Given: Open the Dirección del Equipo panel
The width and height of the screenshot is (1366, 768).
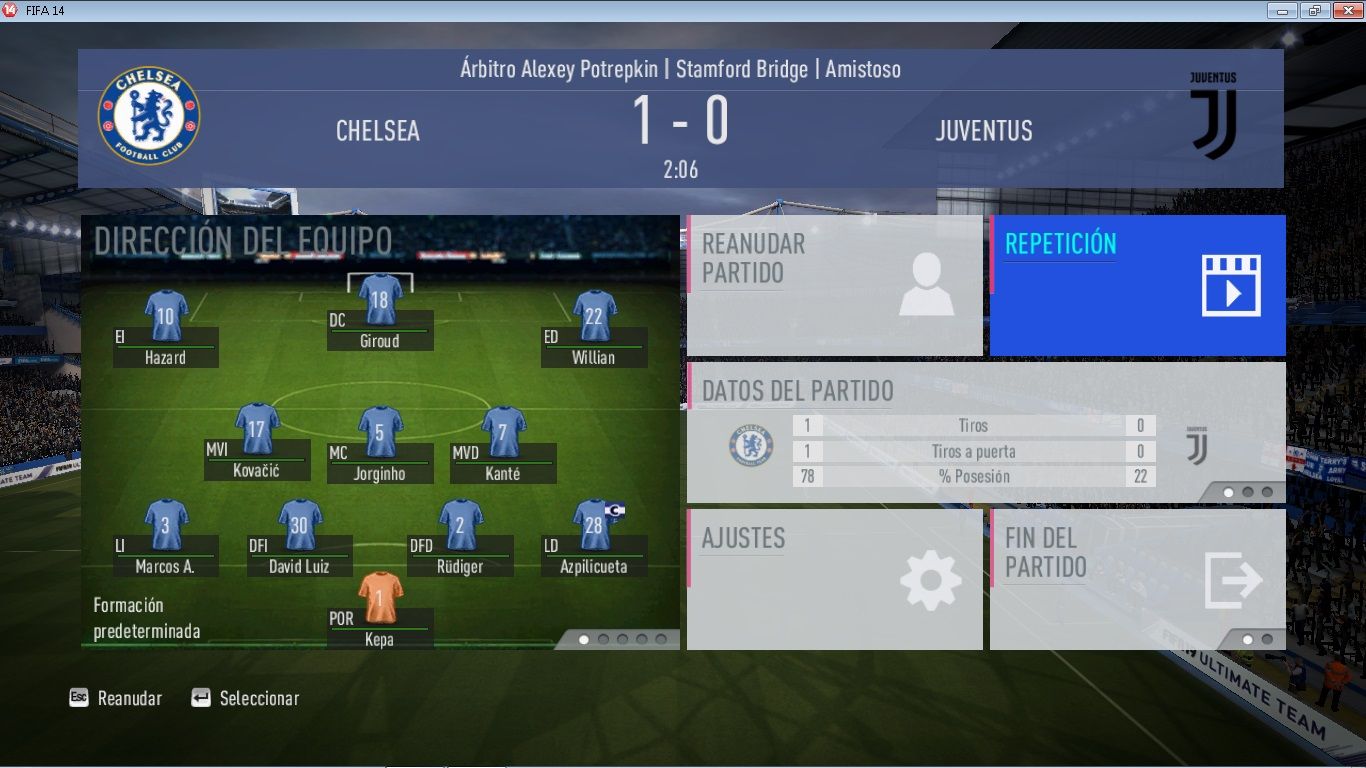Looking at the screenshot, I should click(x=243, y=241).
